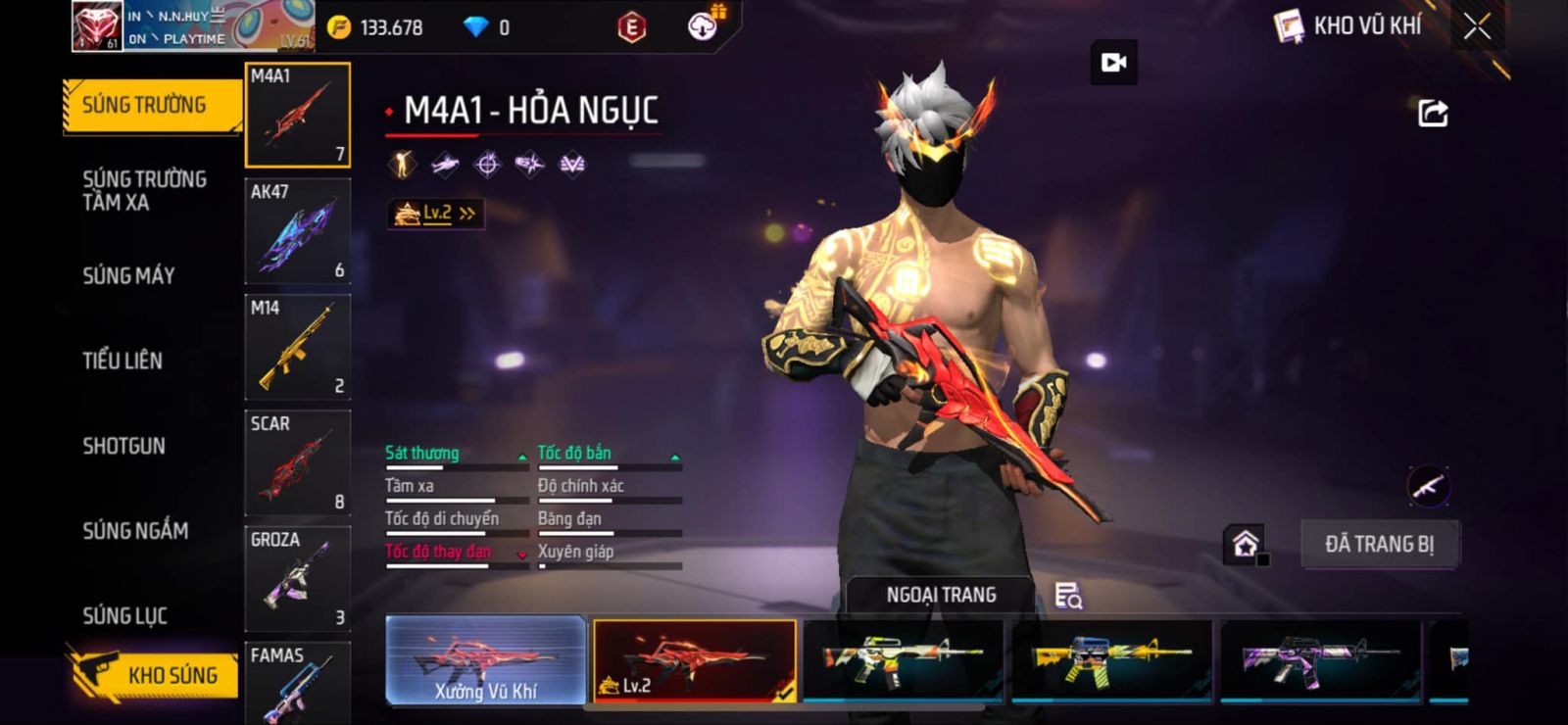Screen dimensions: 1568x725
Task: Share the weapon with the share icon
Action: (x=1433, y=114)
